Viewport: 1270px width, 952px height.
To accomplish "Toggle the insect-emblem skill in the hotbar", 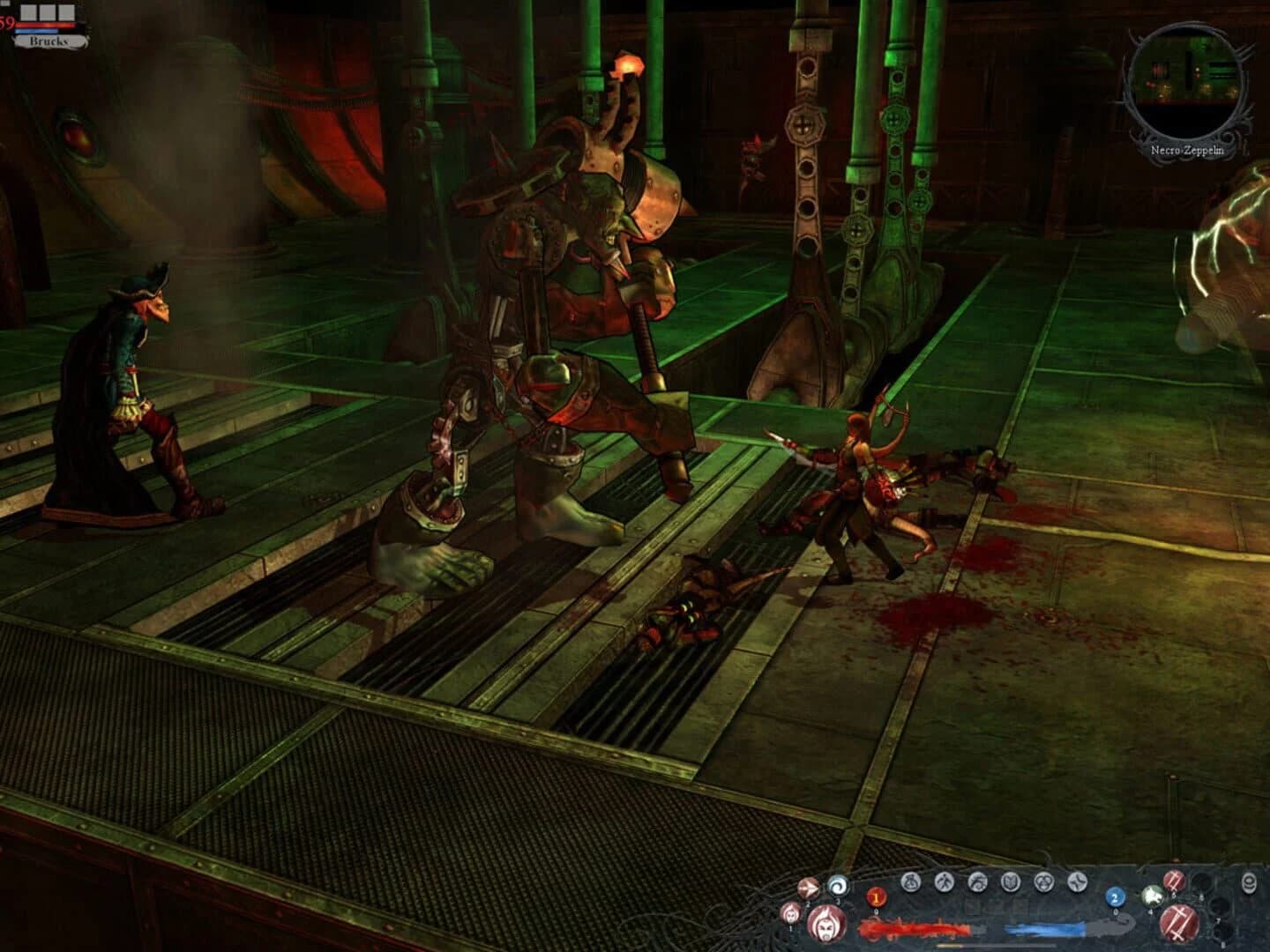I will tap(1011, 883).
